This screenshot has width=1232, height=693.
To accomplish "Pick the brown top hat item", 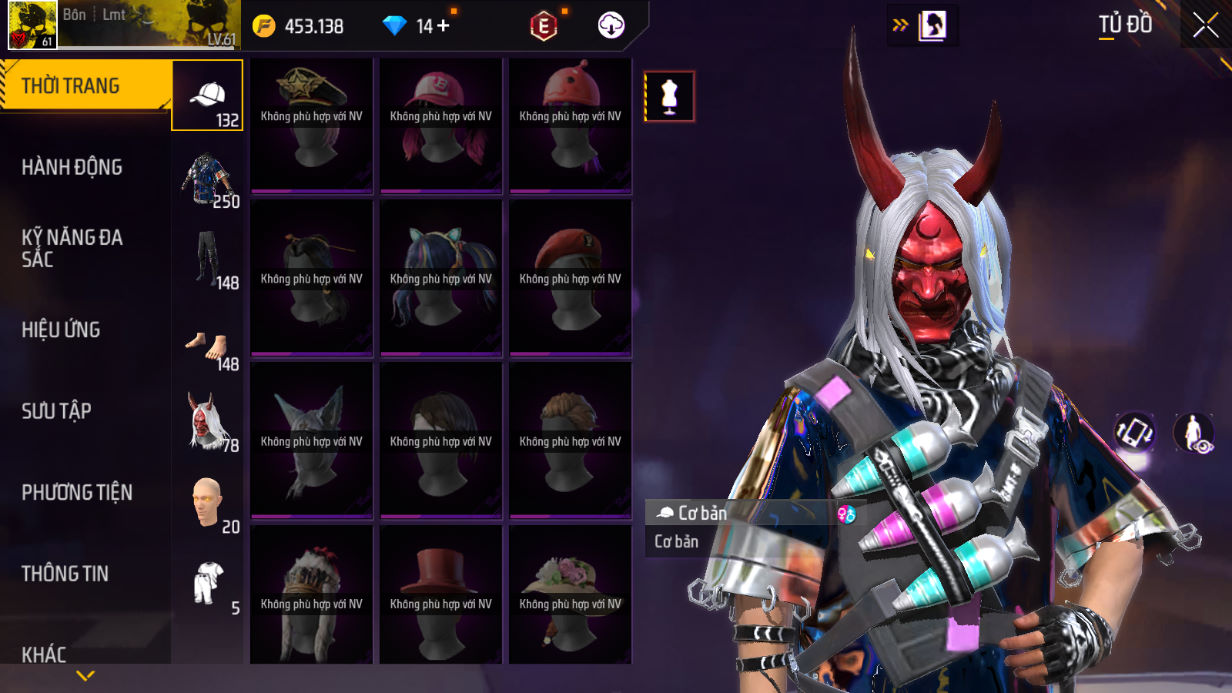I will tap(440, 594).
